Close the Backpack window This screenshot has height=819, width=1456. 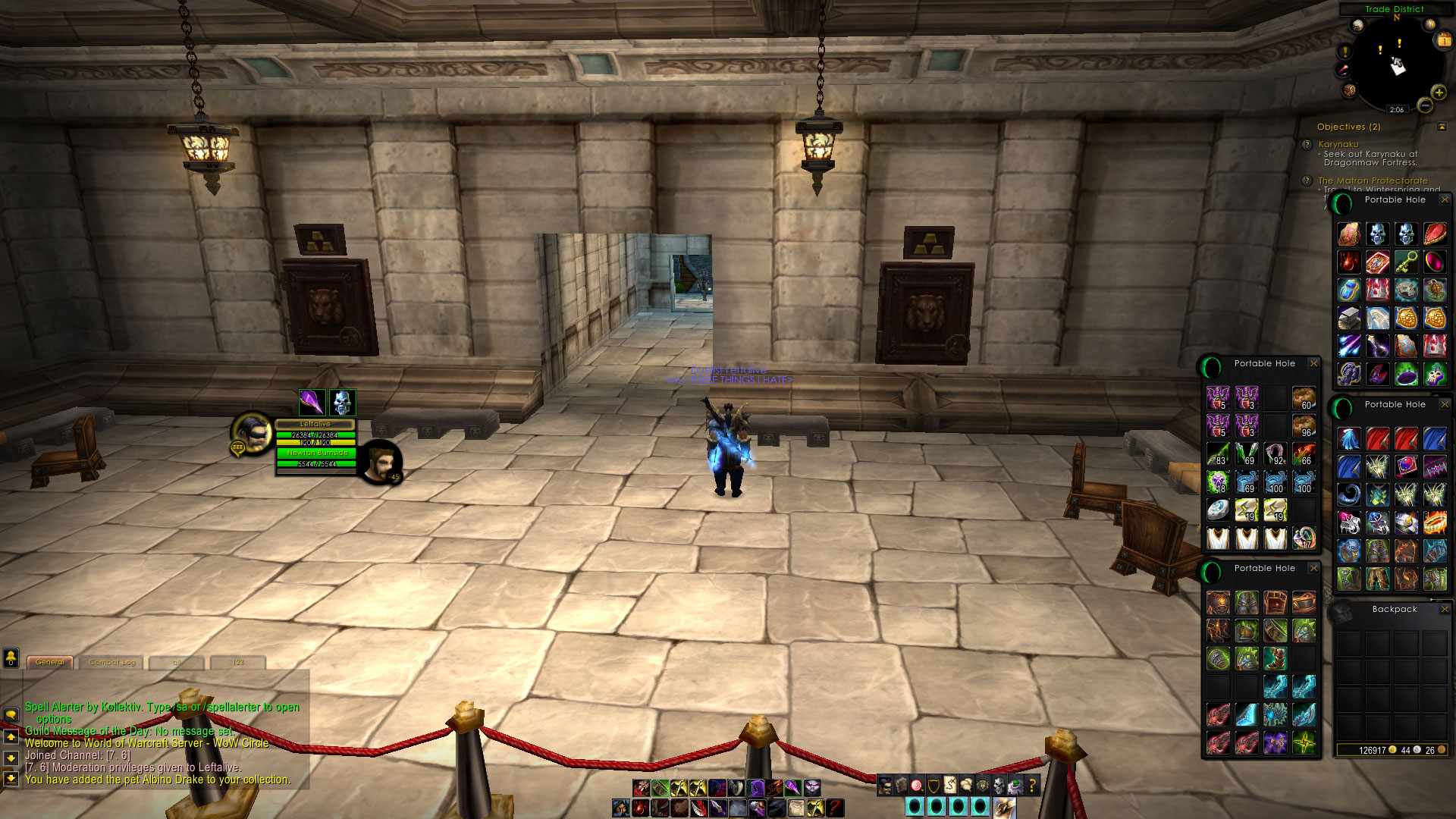pos(1445,609)
